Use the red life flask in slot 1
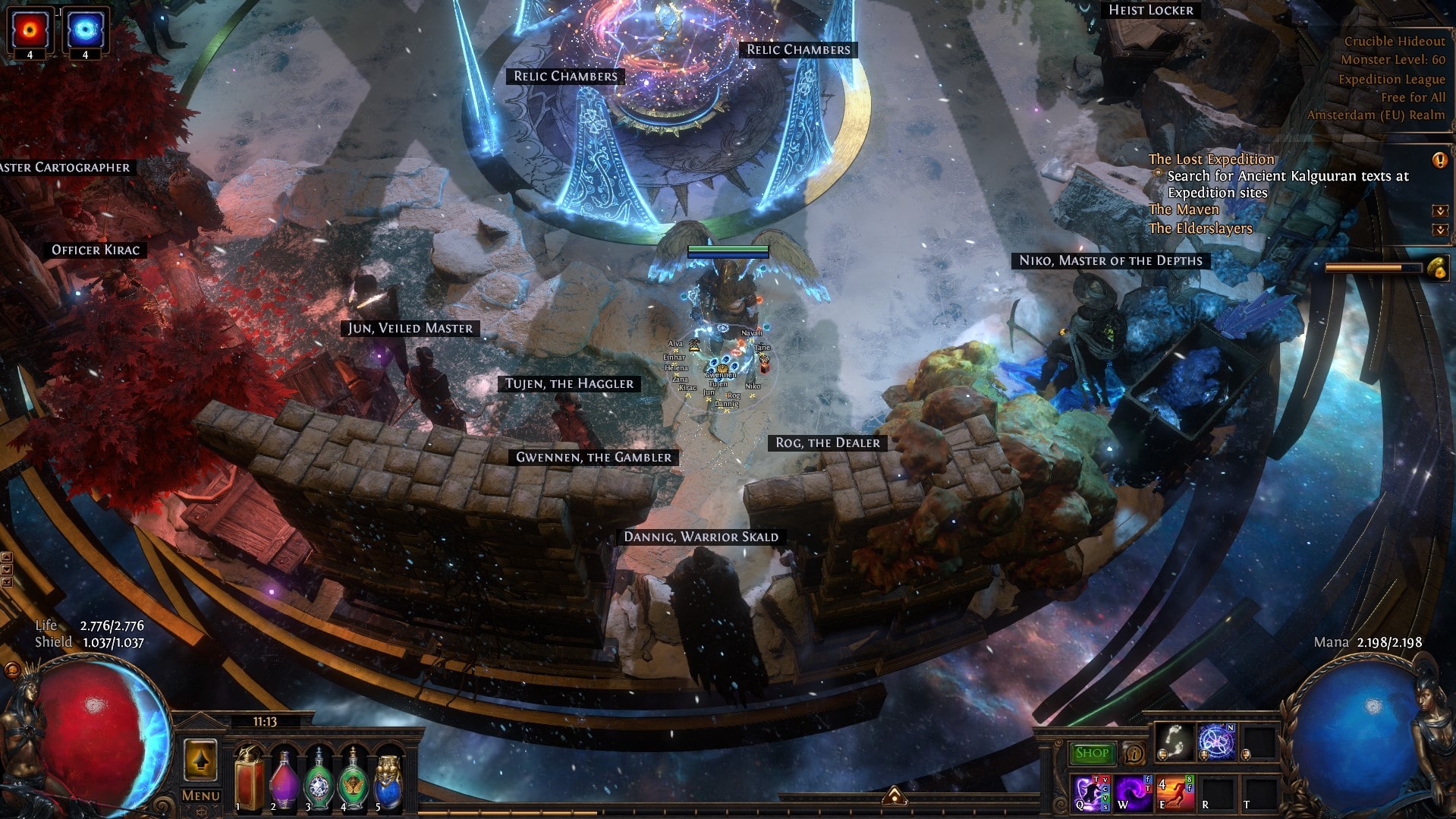Image resolution: width=1456 pixels, height=819 pixels. point(249,778)
